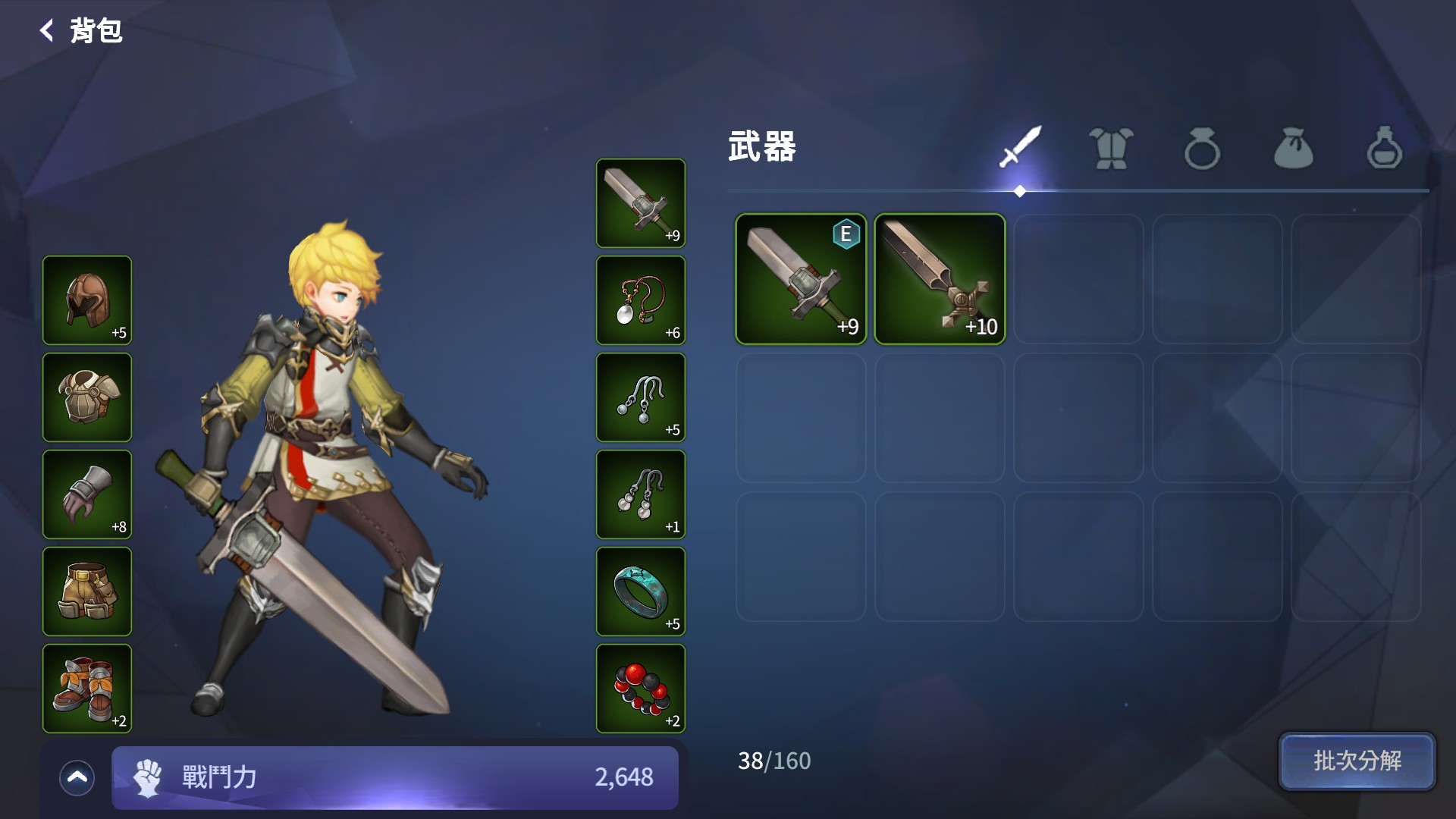1456x819 pixels.
Task: Check the teal +5 ring slot
Action: pyautogui.click(x=641, y=591)
